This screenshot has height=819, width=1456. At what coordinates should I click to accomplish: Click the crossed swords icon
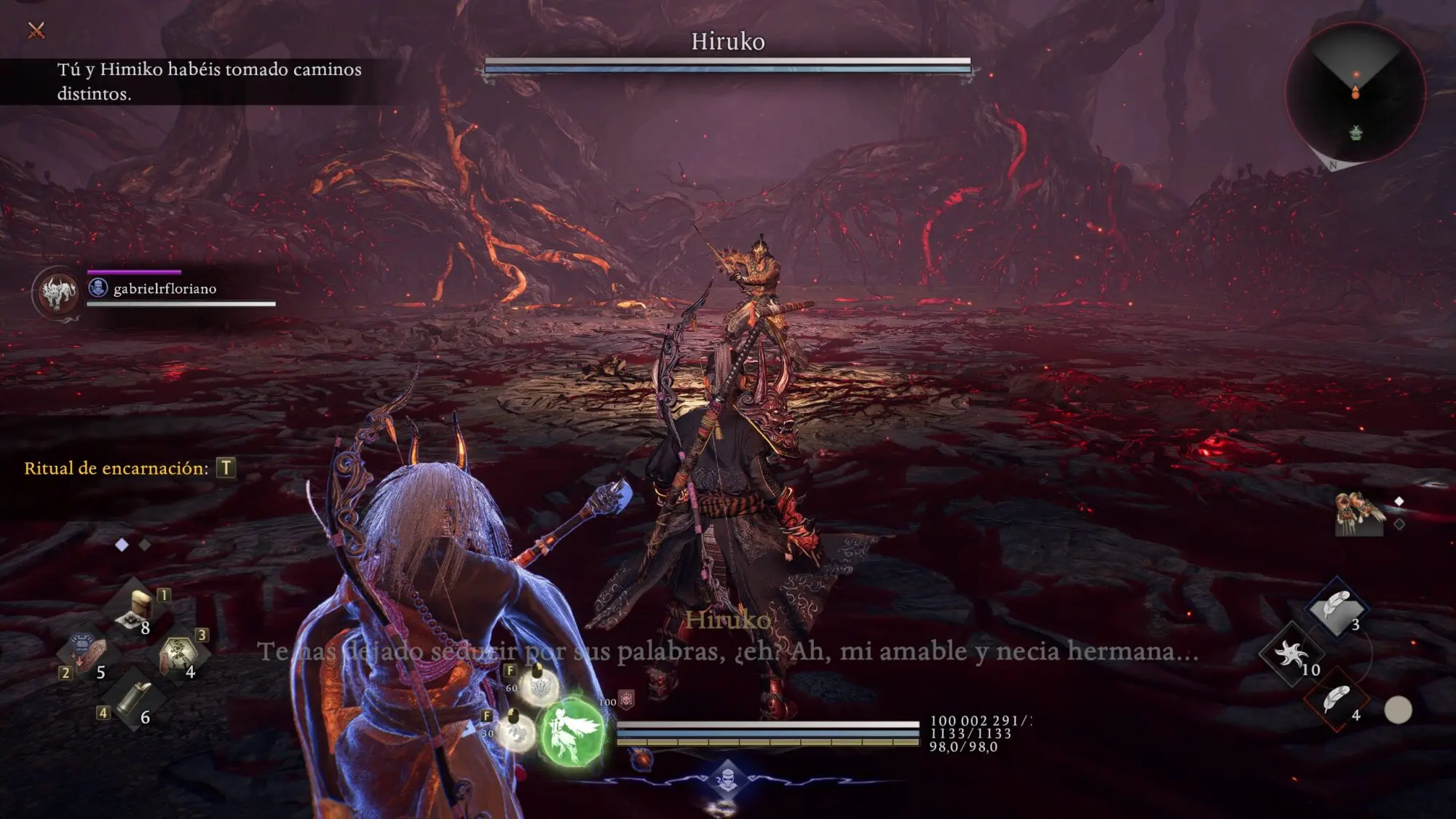[x=36, y=30]
